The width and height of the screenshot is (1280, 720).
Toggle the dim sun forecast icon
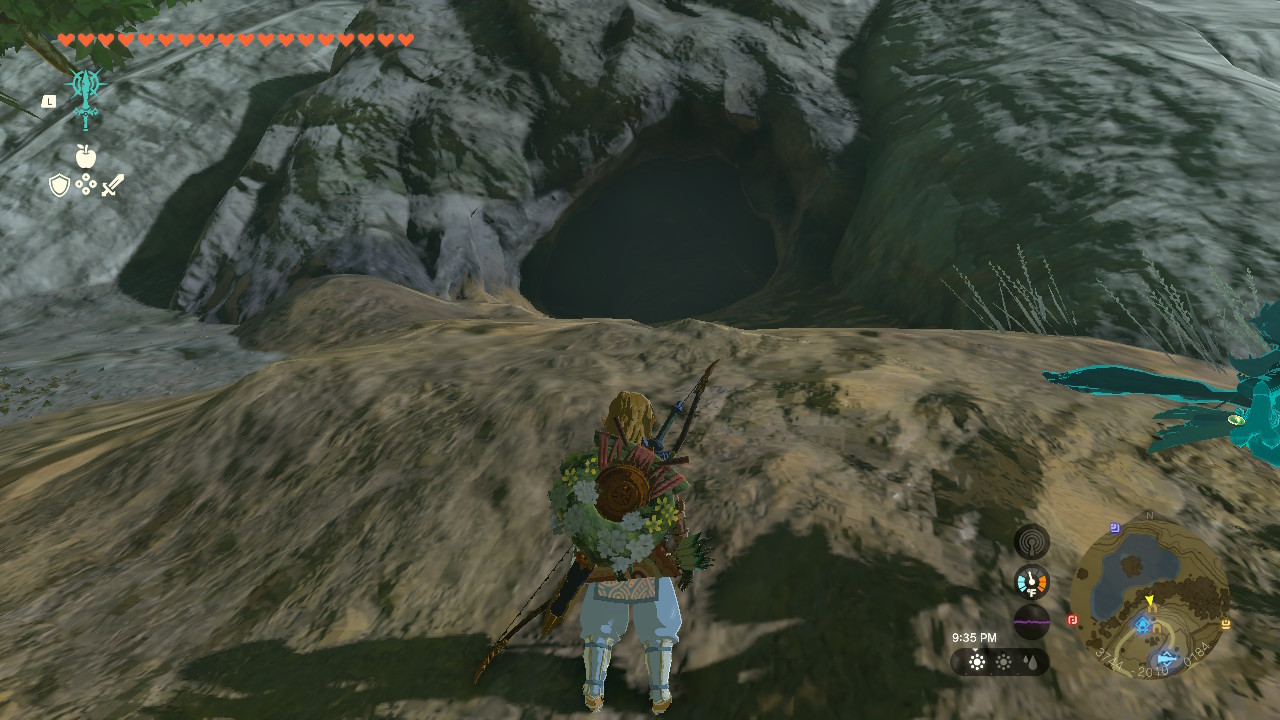pyautogui.click(x=1003, y=662)
